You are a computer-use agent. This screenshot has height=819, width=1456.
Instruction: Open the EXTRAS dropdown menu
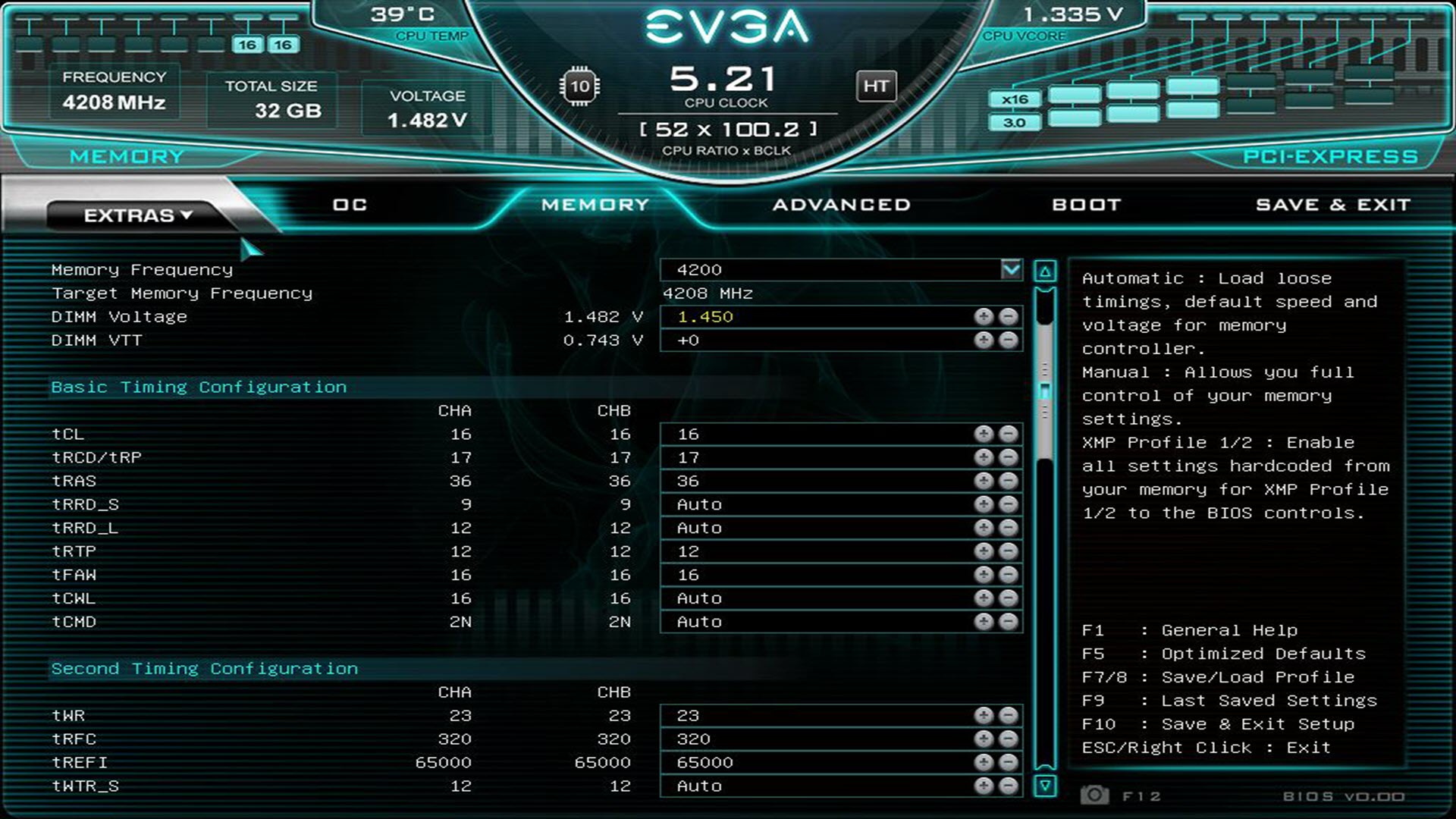click(138, 215)
